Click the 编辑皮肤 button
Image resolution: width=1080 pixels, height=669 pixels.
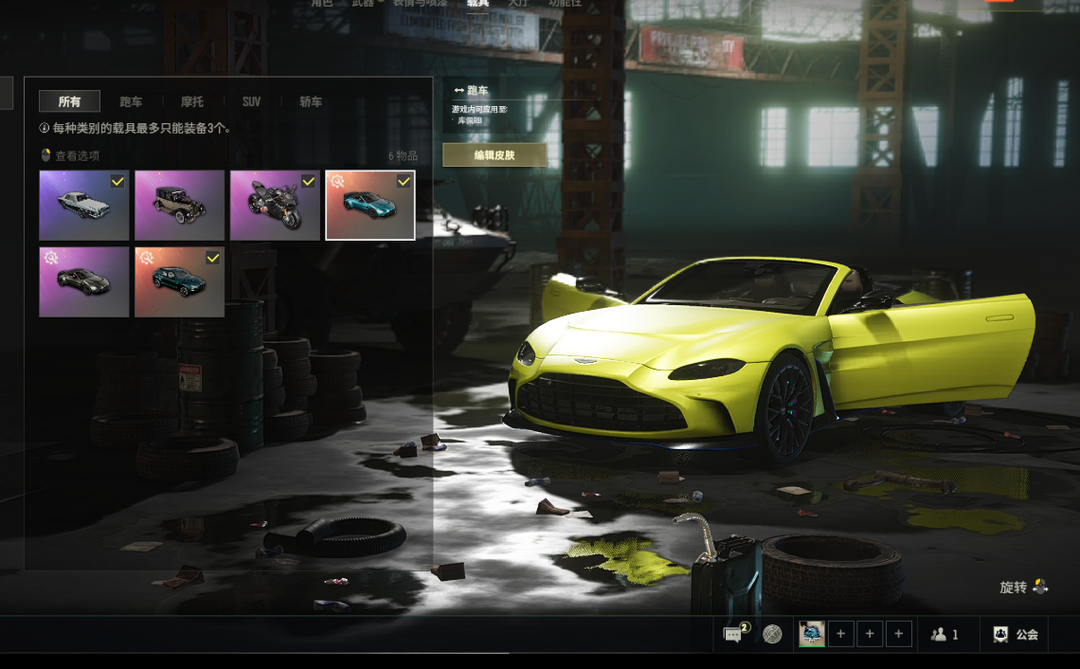[x=494, y=155]
